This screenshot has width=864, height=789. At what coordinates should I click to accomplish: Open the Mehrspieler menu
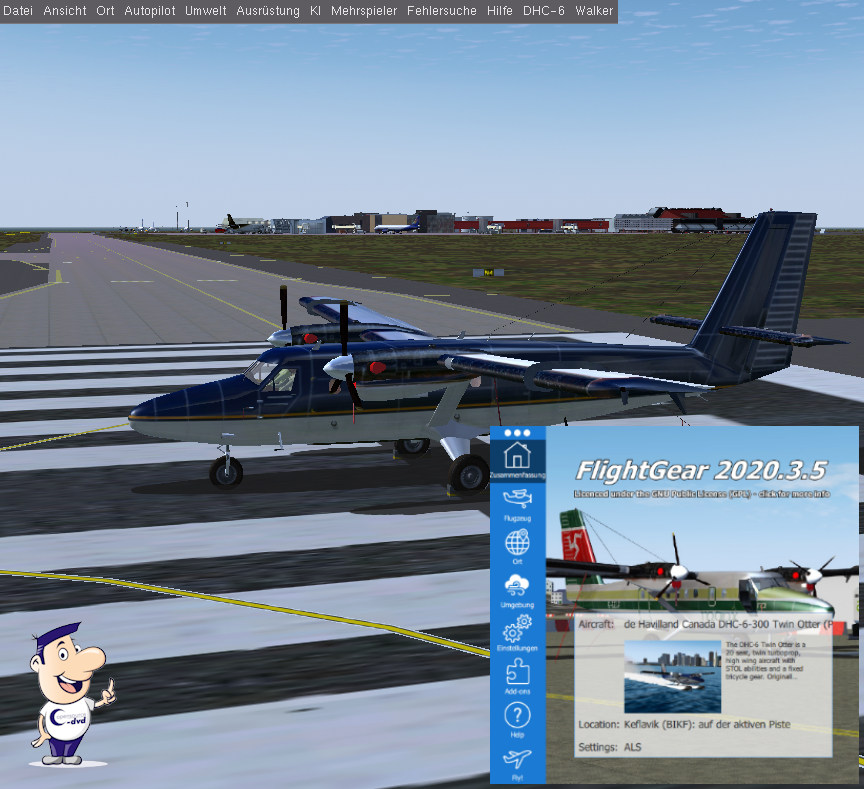pos(364,10)
